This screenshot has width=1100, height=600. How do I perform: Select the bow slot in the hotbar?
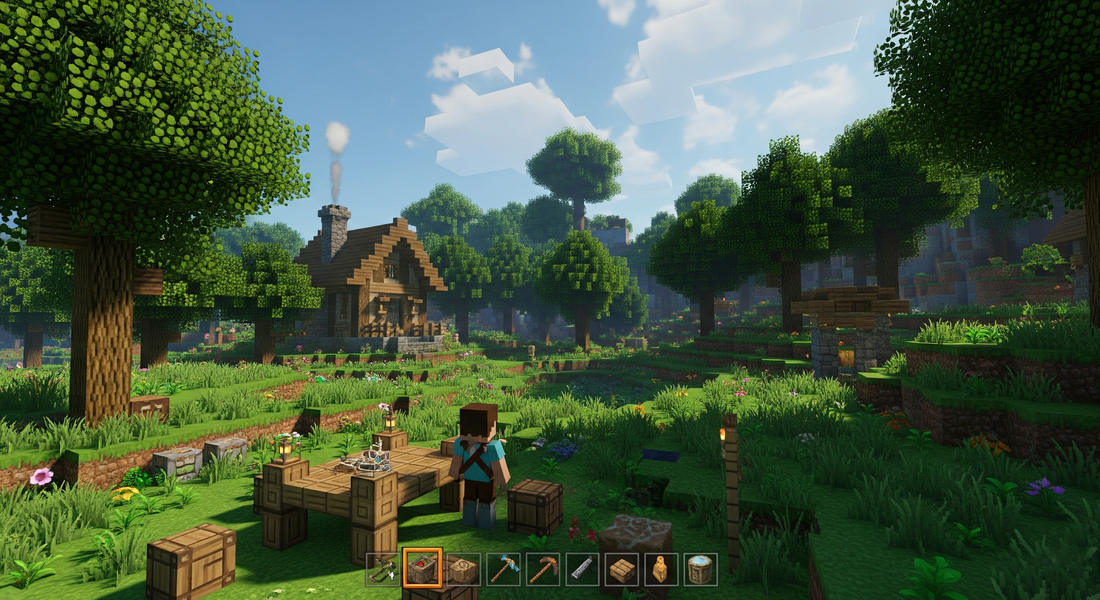pyautogui.click(x=382, y=569)
